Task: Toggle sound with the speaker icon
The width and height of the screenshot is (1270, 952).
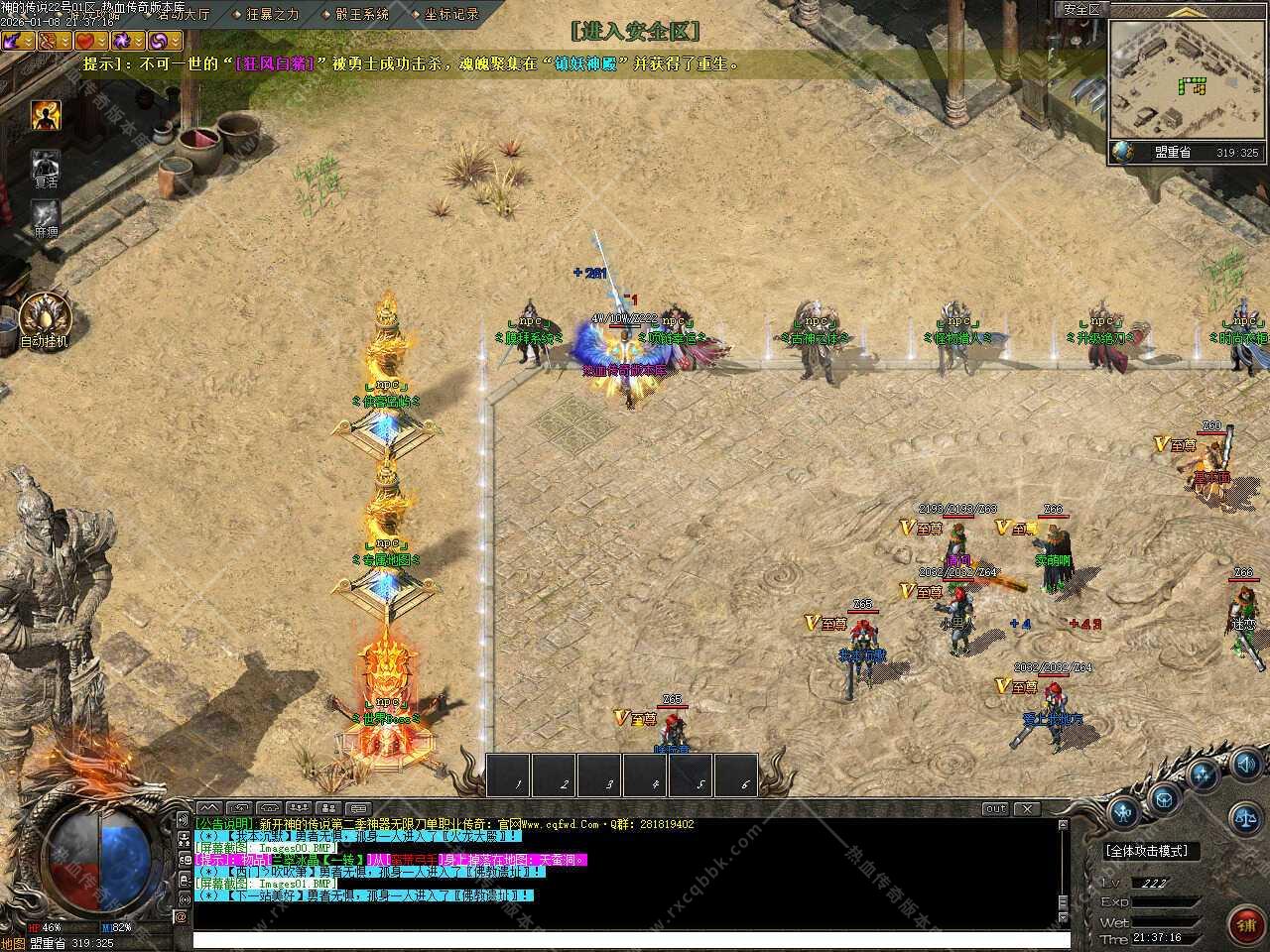Action: pos(1246,765)
